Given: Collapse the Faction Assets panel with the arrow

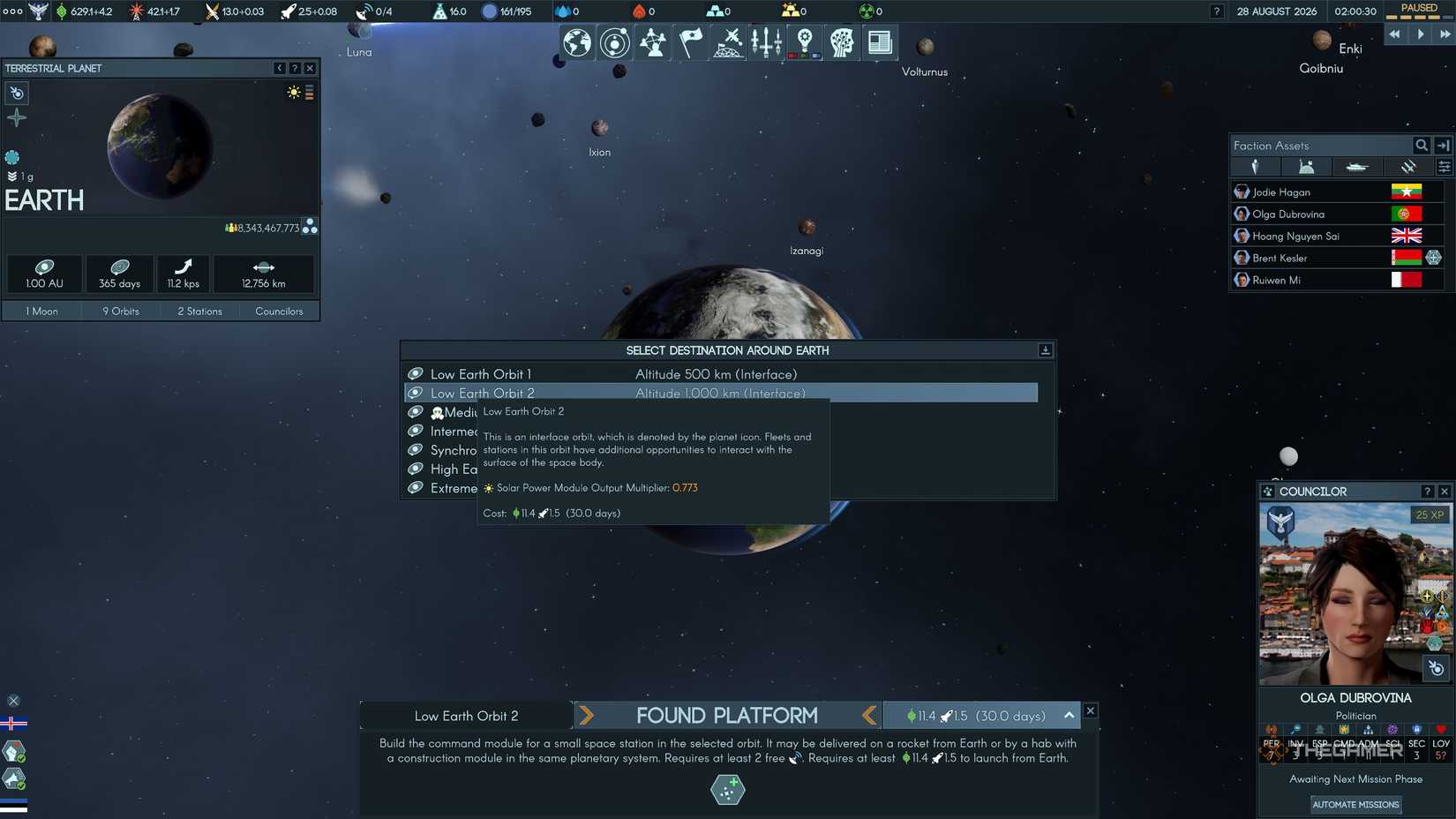Looking at the screenshot, I should pos(1443,145).
